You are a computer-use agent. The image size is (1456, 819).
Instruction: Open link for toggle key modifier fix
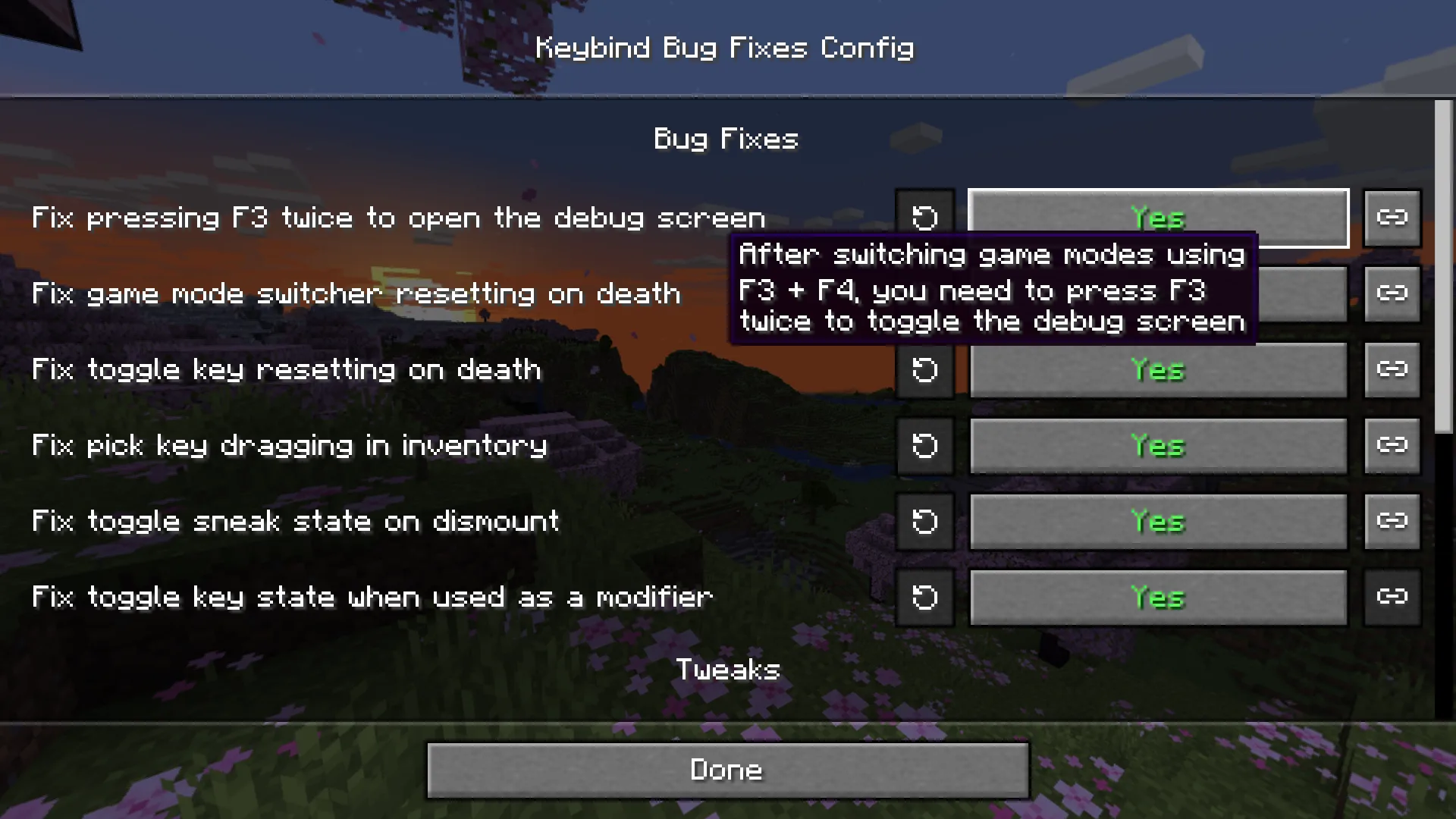[1392, 598]
